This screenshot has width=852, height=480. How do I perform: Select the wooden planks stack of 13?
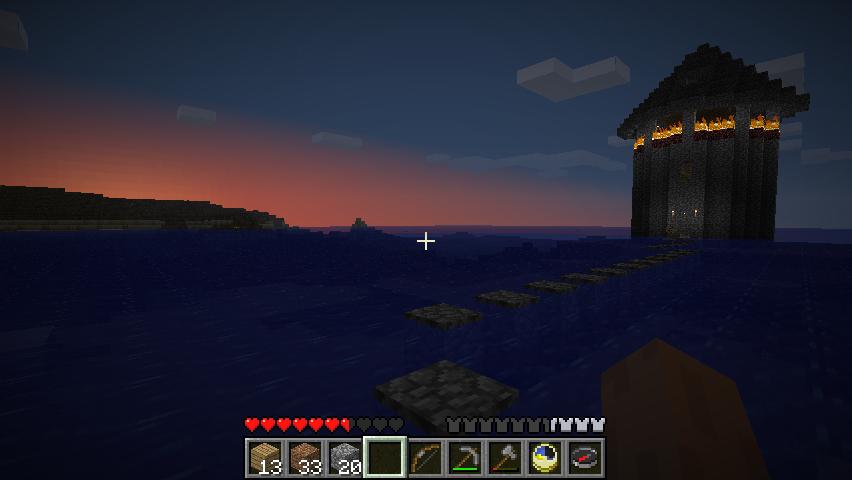265,458
